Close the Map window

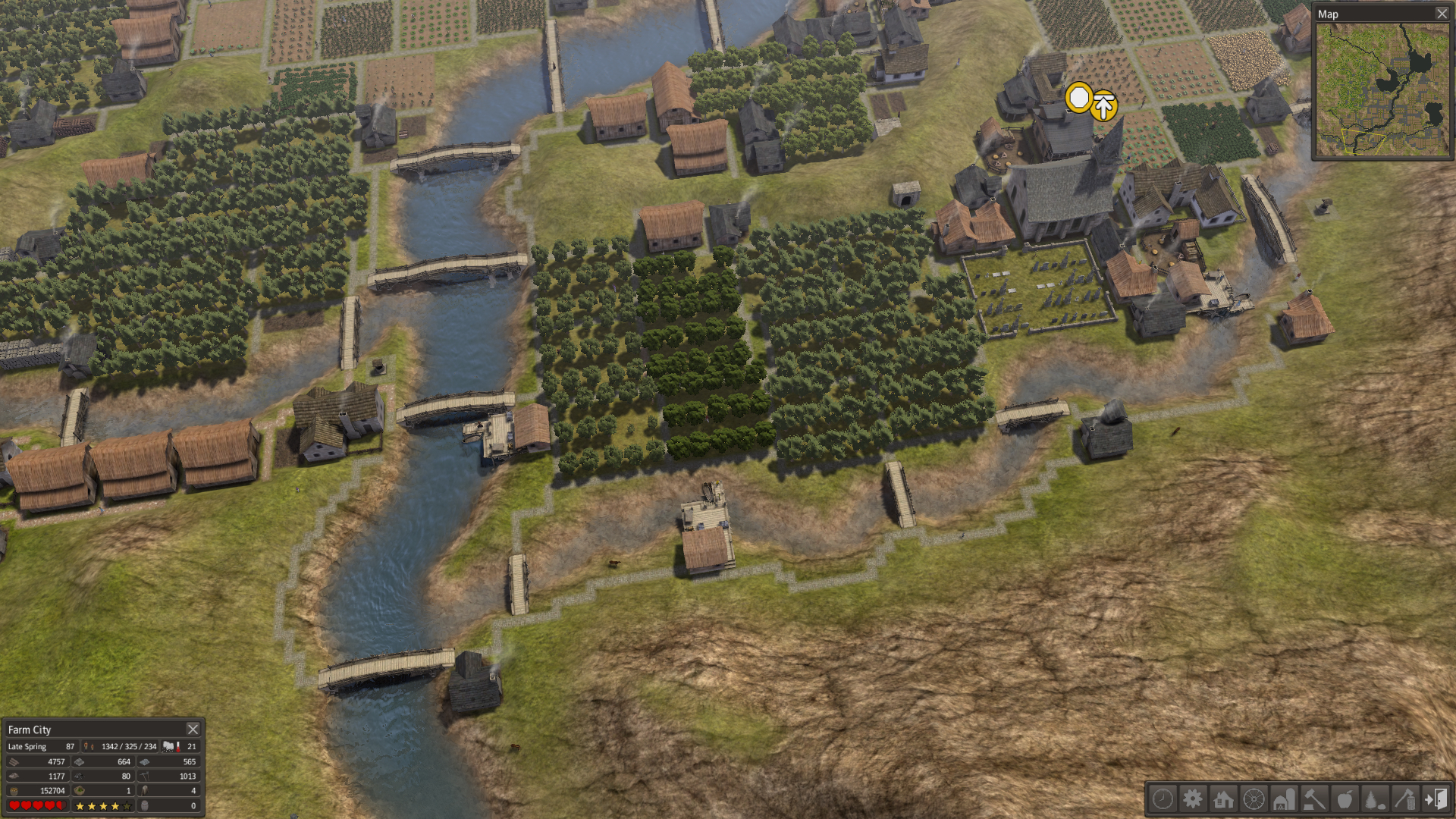click(1442, 14)
